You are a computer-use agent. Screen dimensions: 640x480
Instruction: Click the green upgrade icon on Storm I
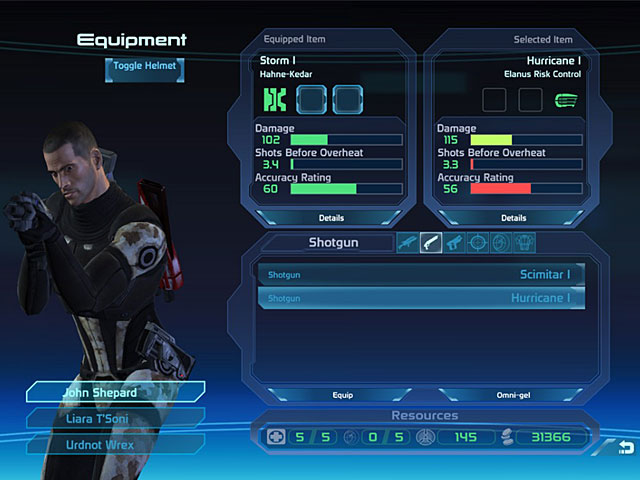point(275,99)
